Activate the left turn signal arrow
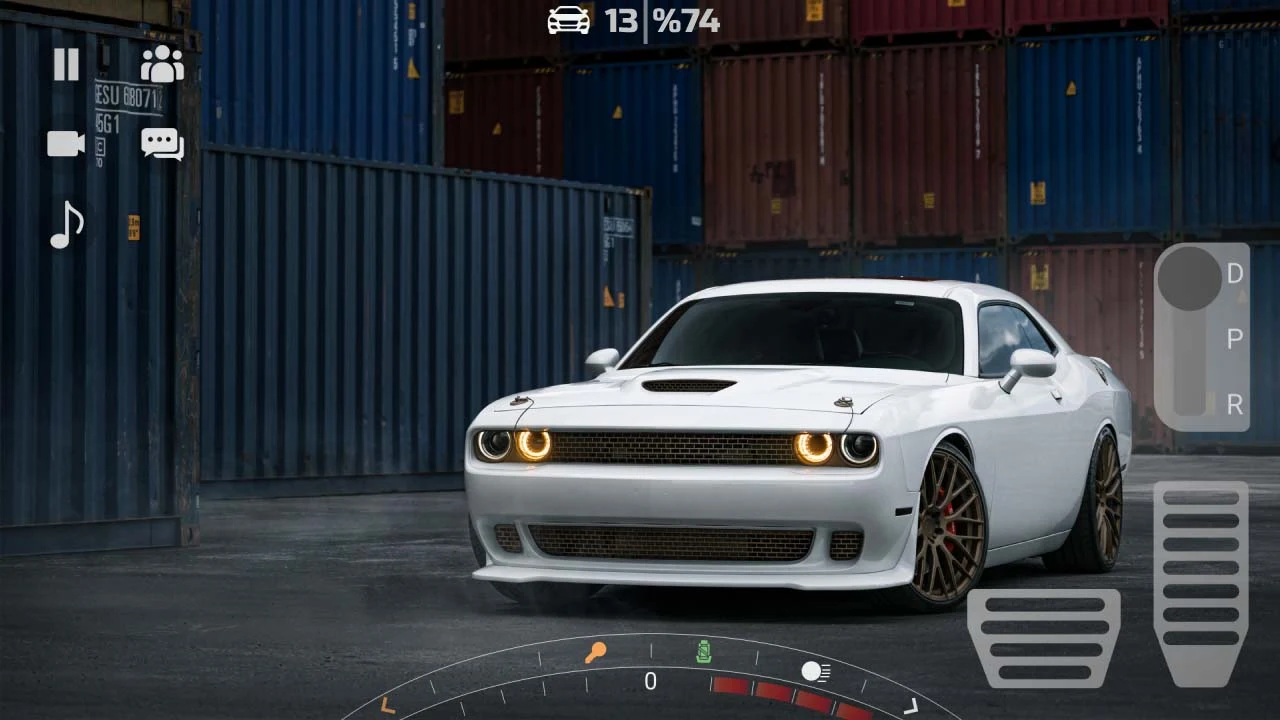 coord(387,706)
